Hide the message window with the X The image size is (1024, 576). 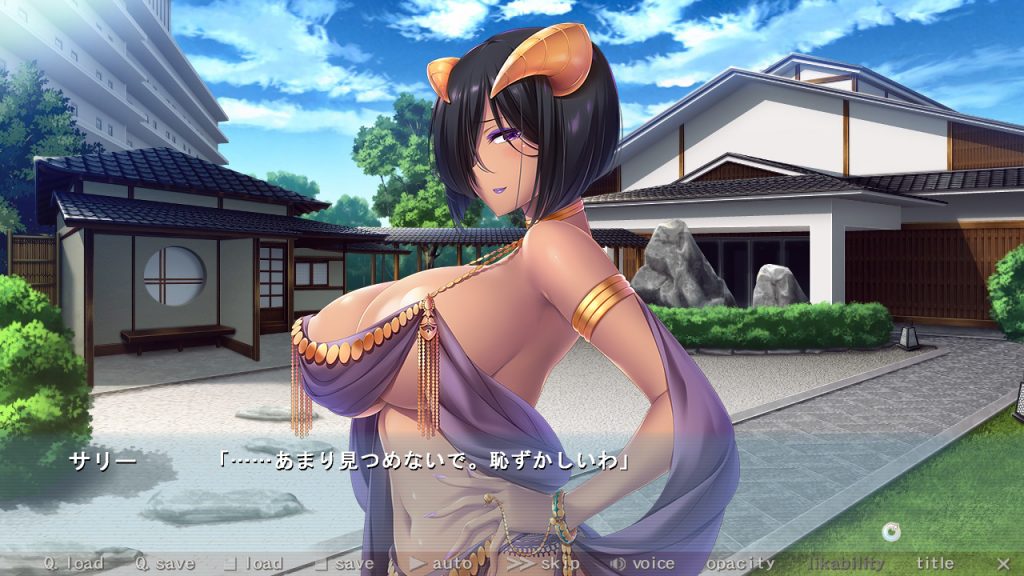pos(1003,564)
